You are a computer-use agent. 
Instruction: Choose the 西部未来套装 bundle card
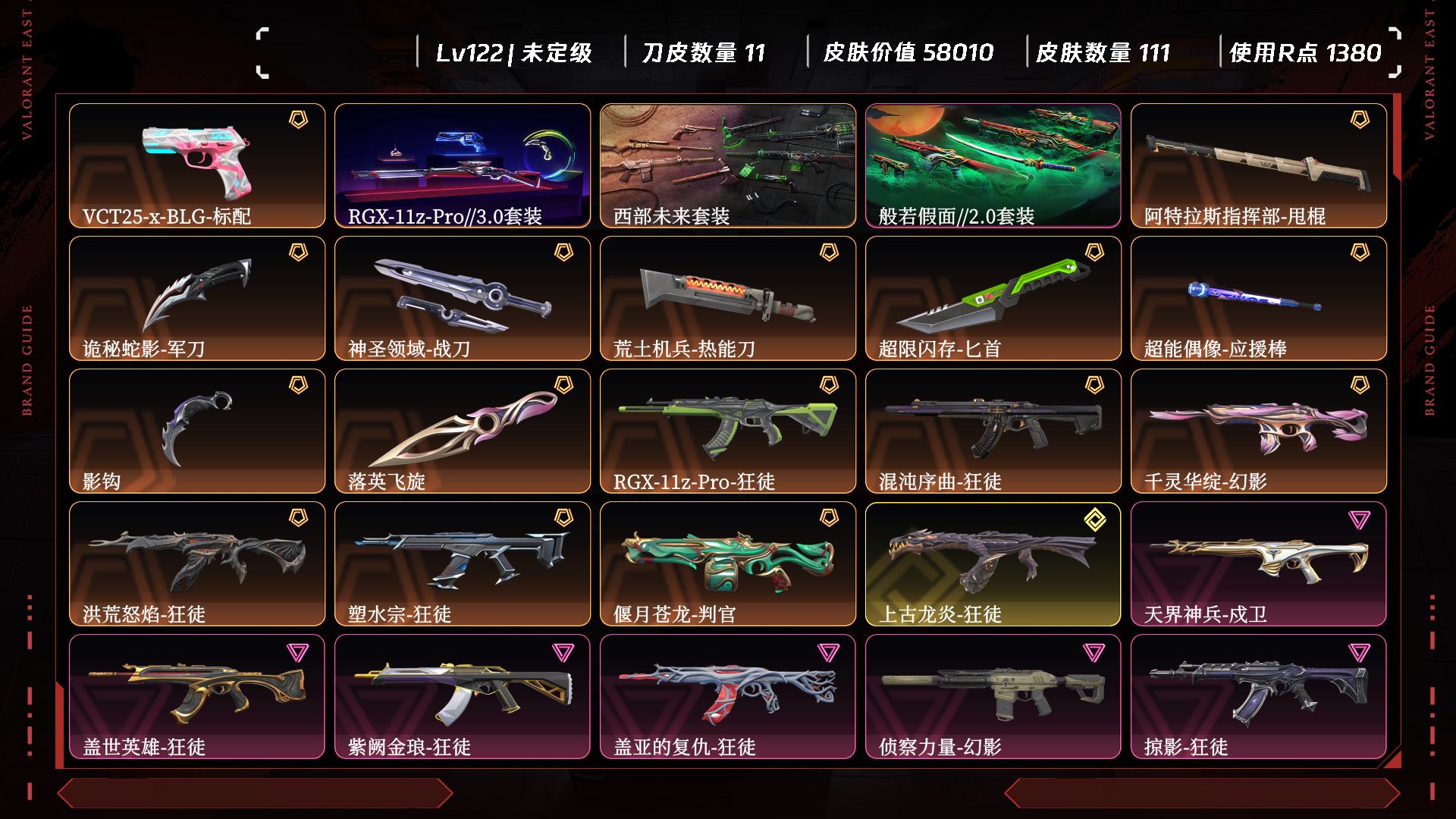tap(728, 165)
